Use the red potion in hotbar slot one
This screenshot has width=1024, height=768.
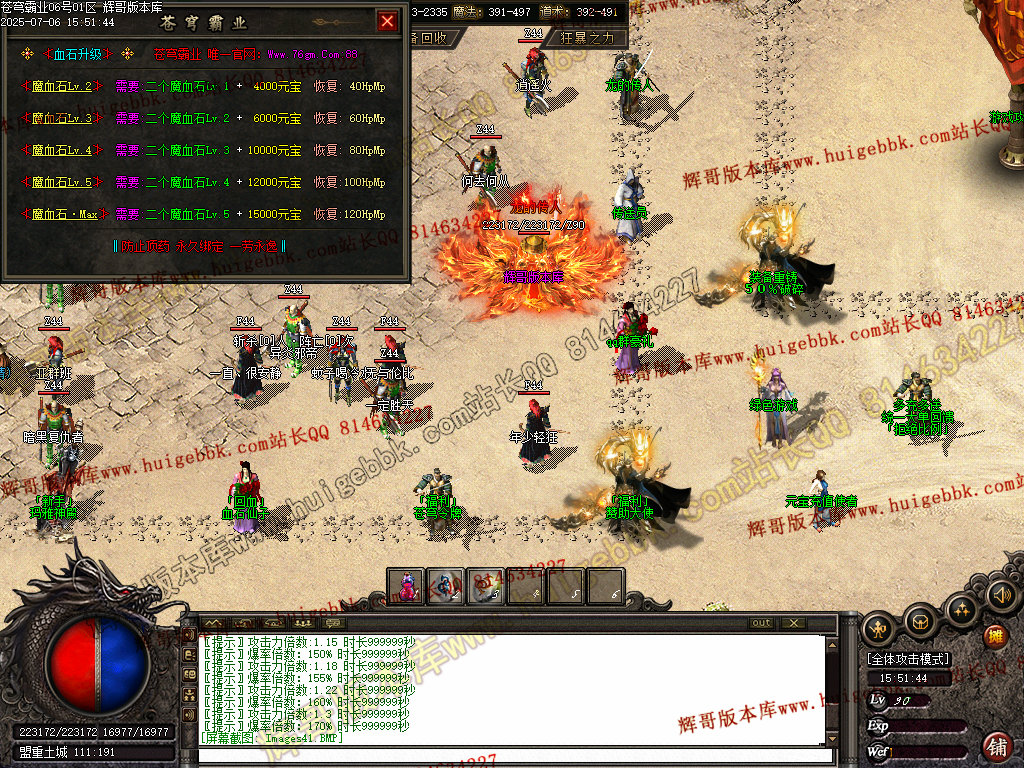(407, 586)
